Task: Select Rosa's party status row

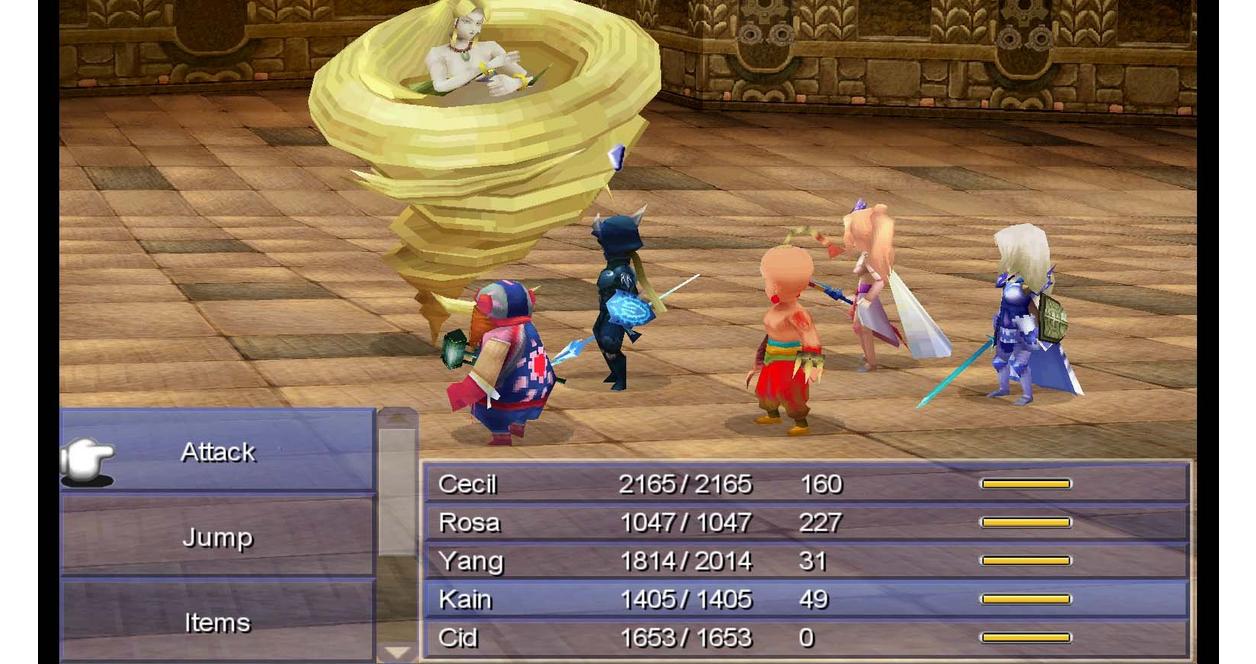Action: tap(805, 522)
